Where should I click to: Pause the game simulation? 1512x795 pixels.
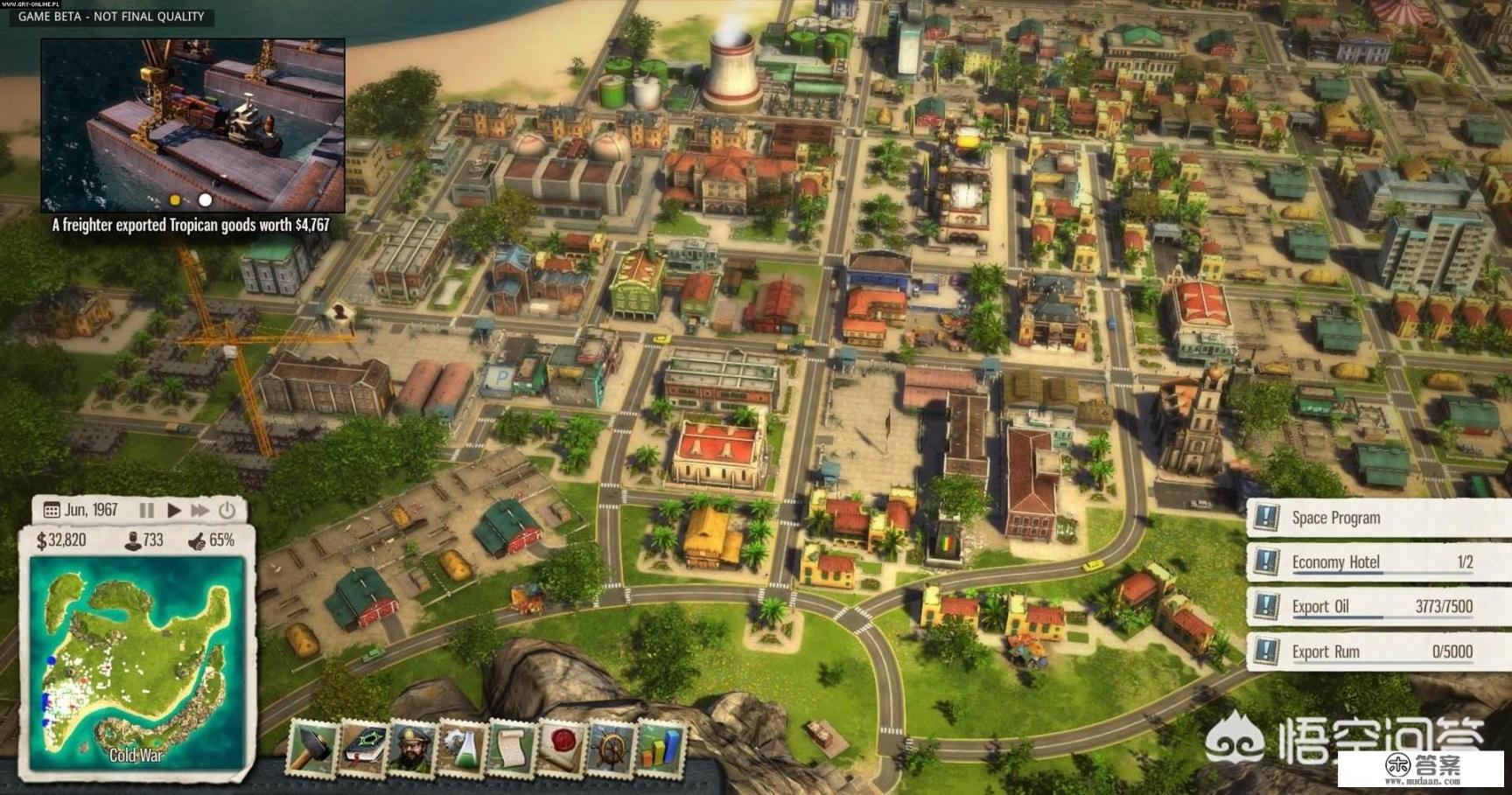pos(147,510)
